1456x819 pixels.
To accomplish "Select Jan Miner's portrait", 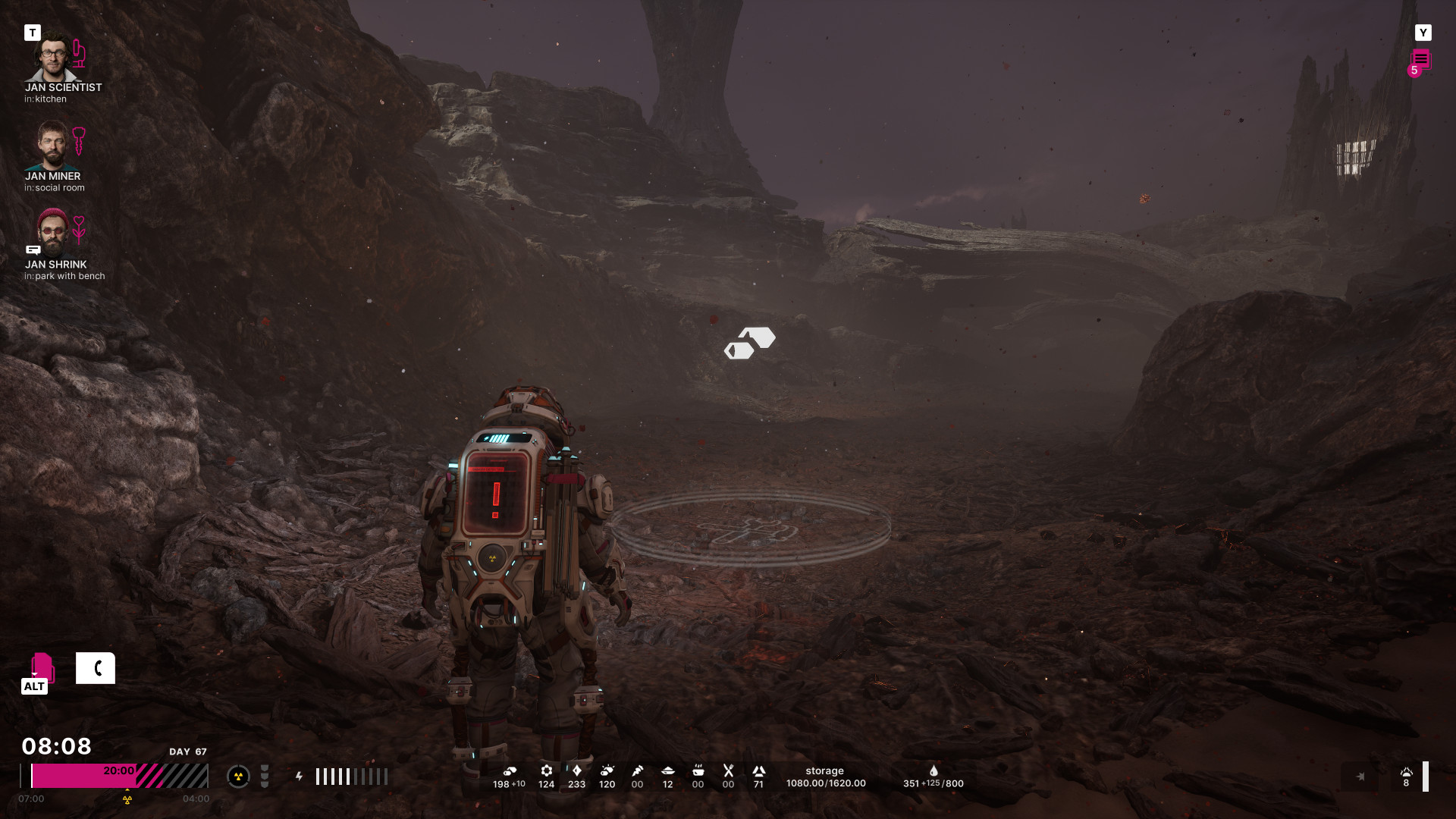I will click(52, 146).
